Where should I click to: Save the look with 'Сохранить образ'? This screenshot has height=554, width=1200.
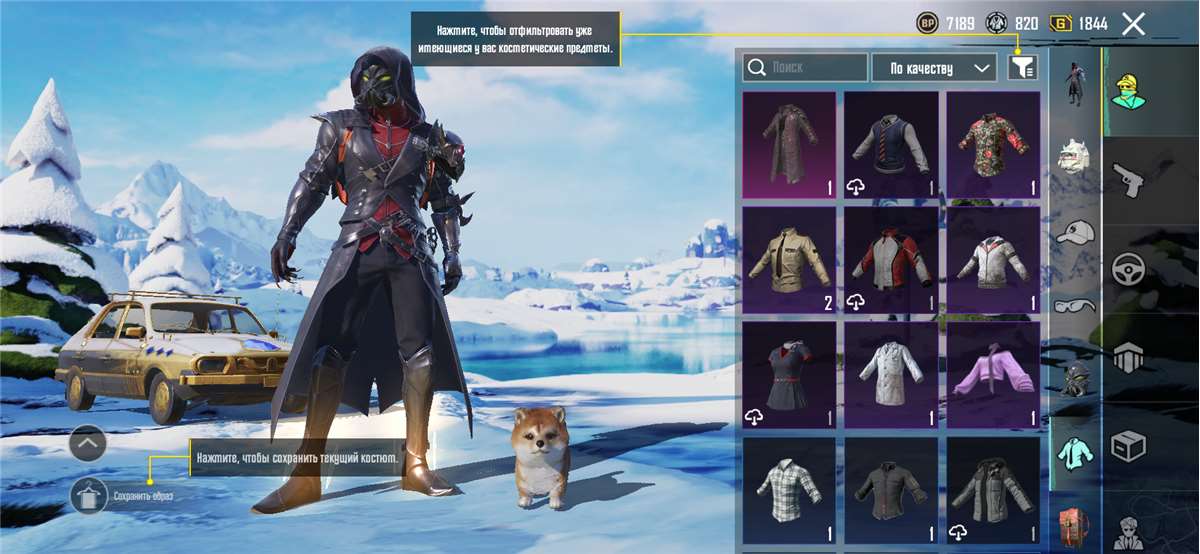(x=90, y=495)
